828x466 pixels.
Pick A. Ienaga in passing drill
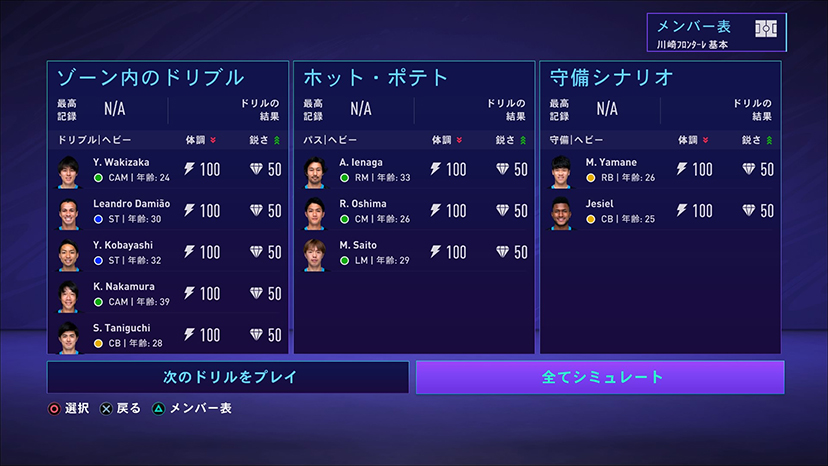coord(413,170)
